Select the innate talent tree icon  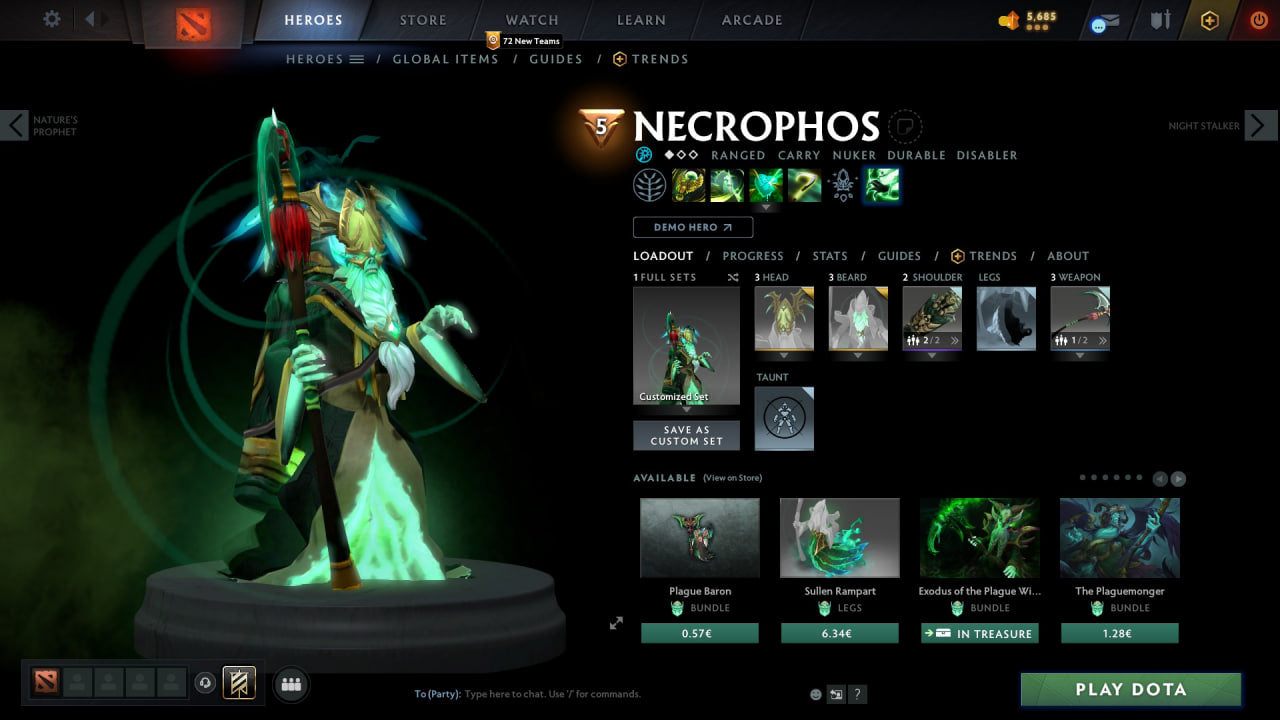648,184
